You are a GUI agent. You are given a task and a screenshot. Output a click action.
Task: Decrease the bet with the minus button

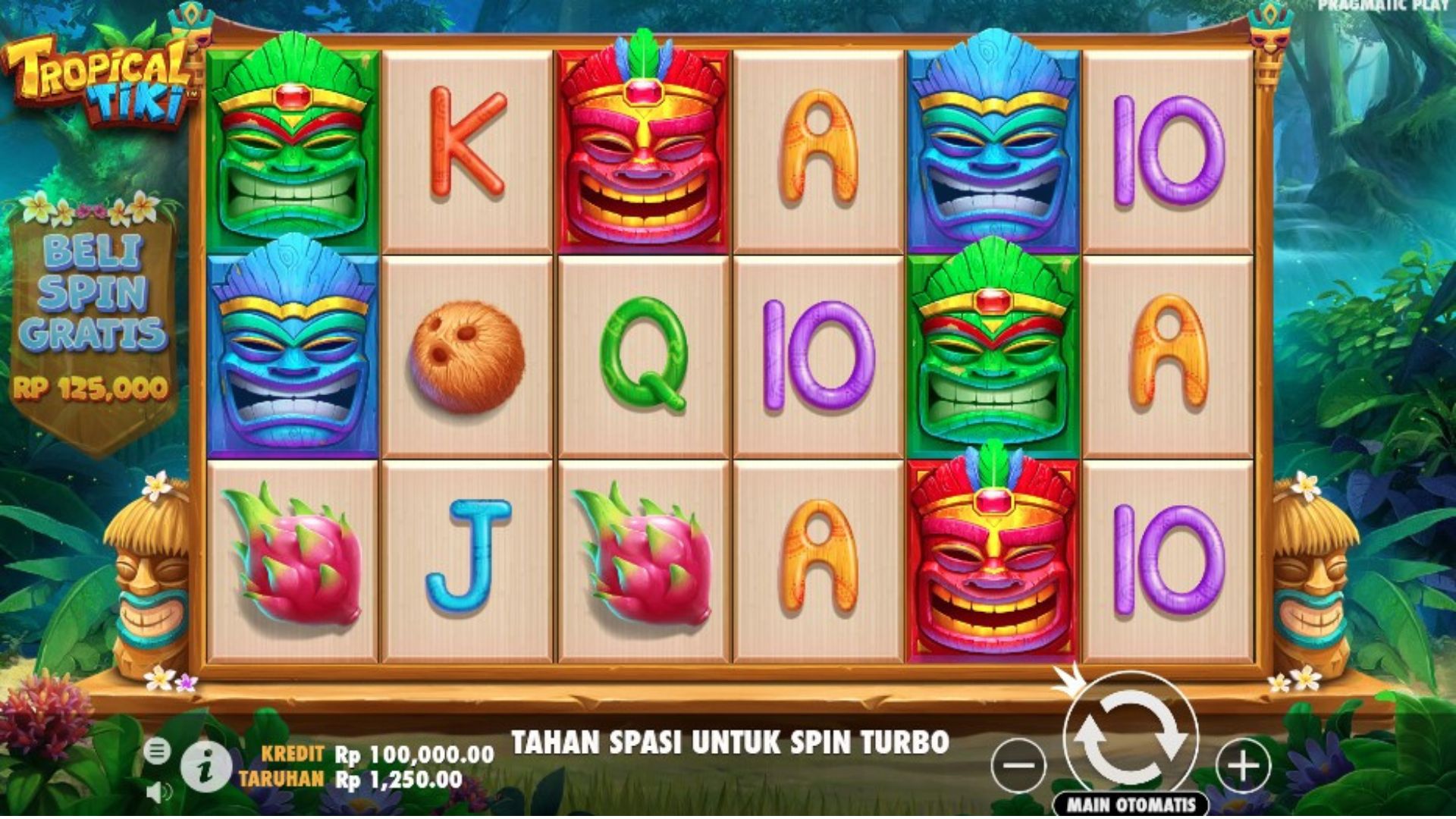1018,764
